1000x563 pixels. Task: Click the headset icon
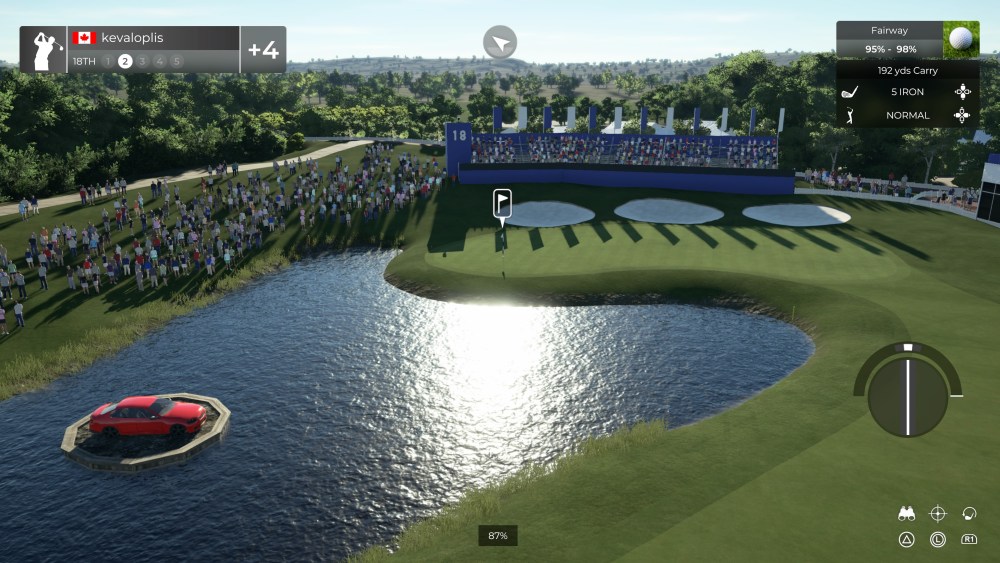pos(968,514)
